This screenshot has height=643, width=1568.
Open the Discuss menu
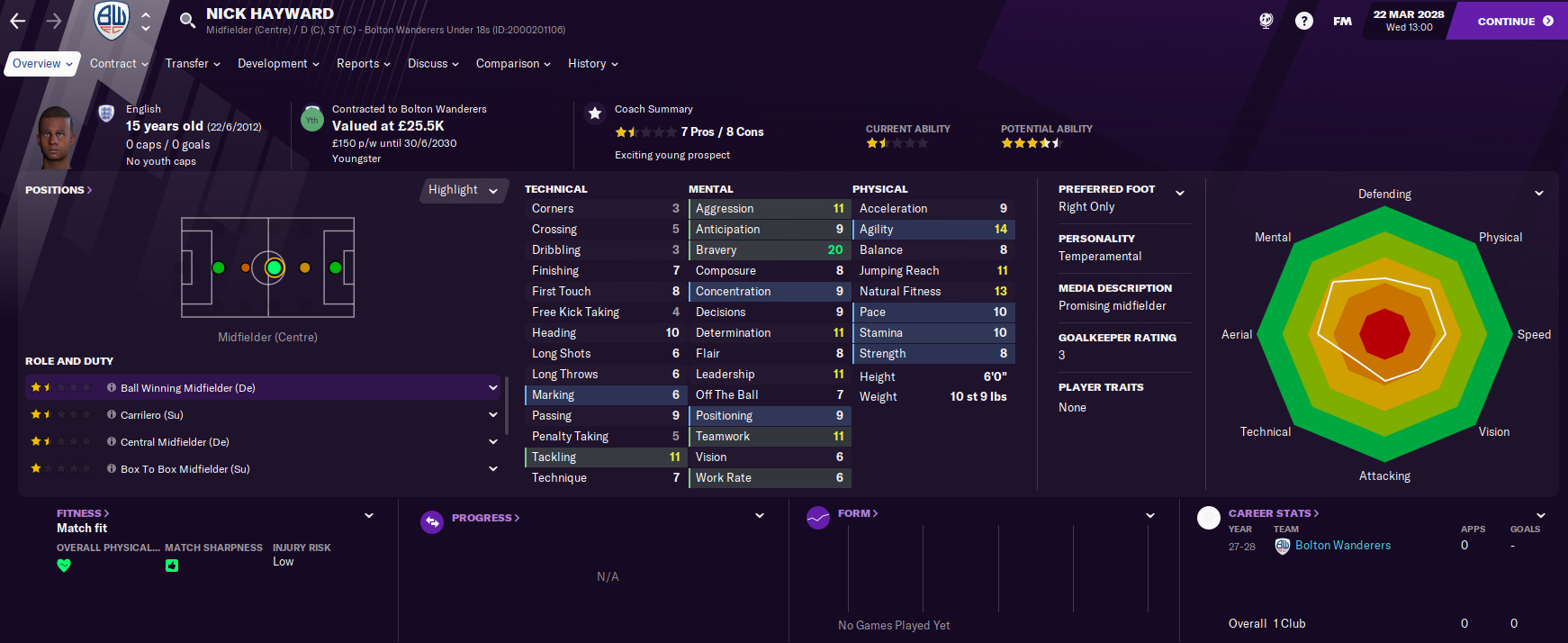click(433, 64)
